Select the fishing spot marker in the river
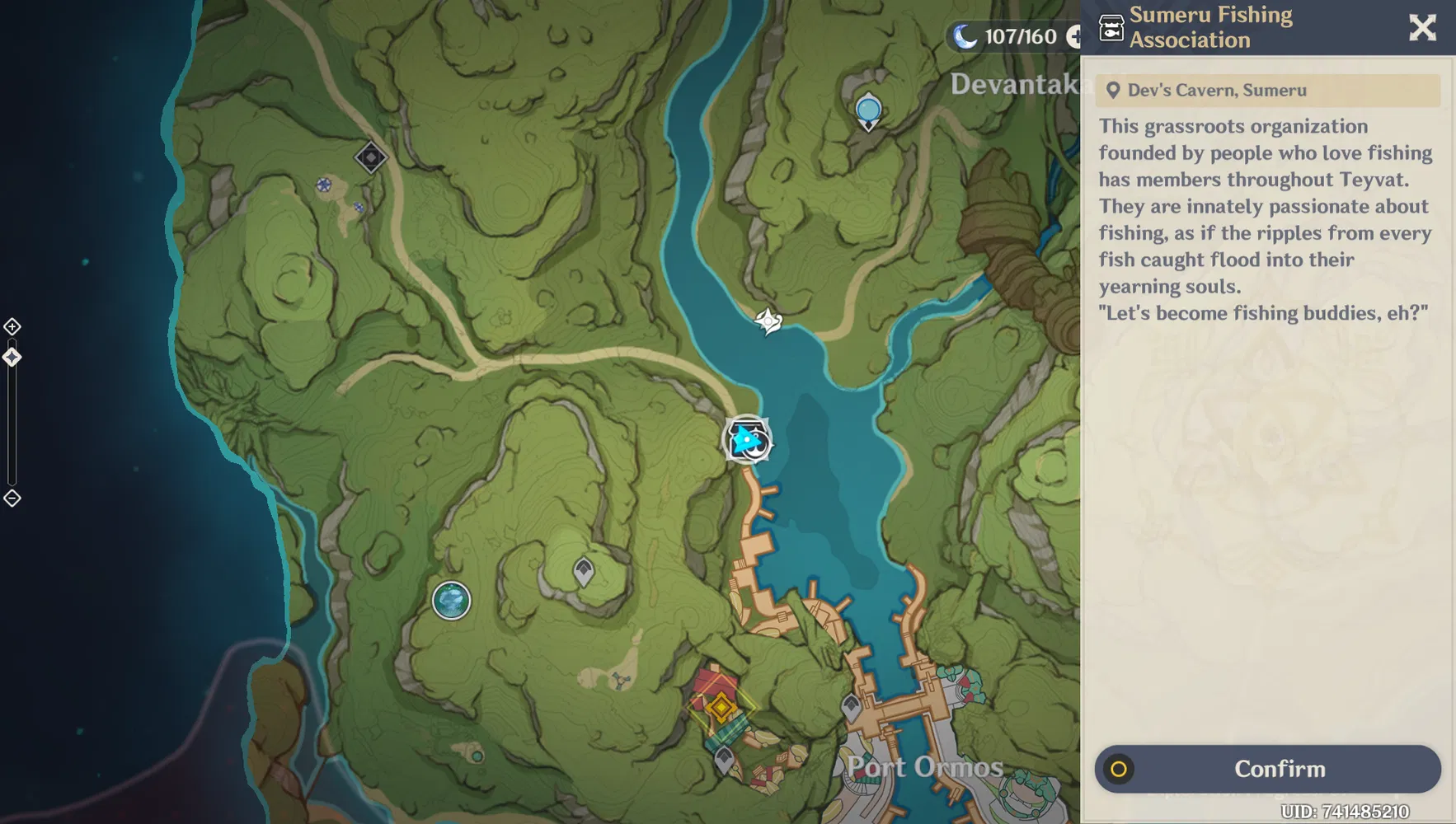1456x824 pixels. coord(768,321)
